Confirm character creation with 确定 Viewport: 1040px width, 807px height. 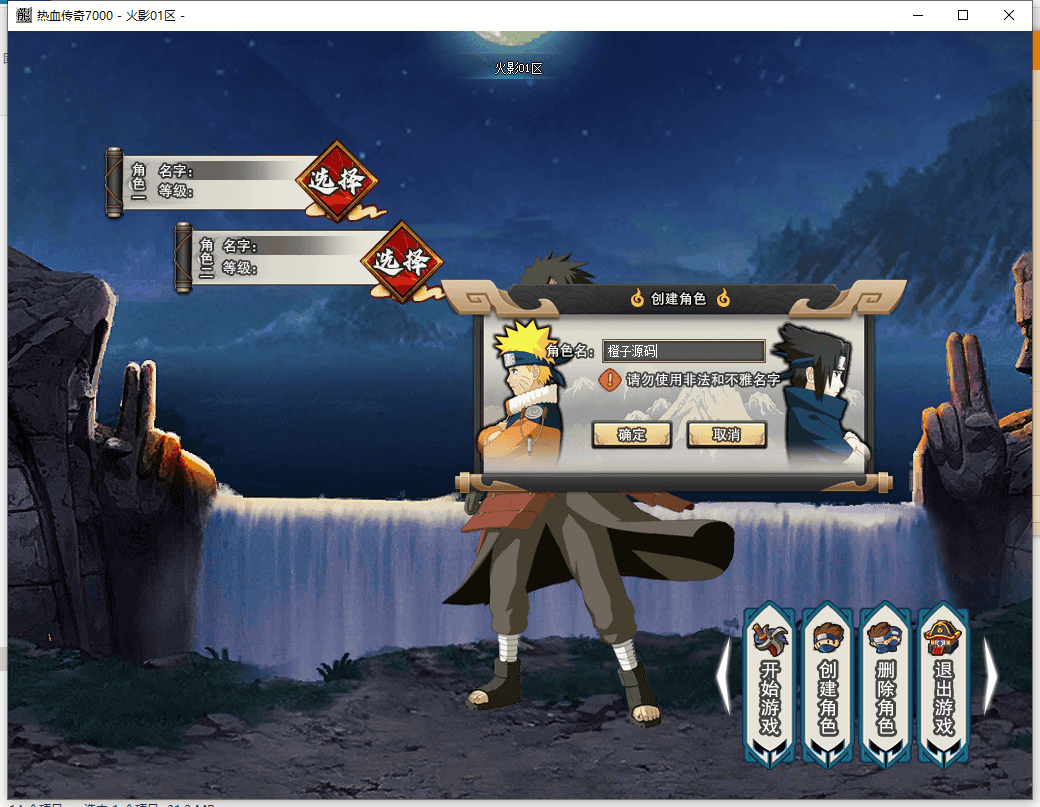click(631, 434)
